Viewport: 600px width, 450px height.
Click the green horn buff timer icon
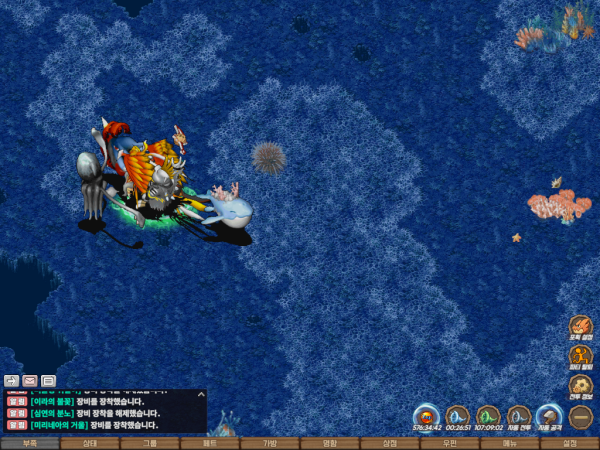click(488, 415)
